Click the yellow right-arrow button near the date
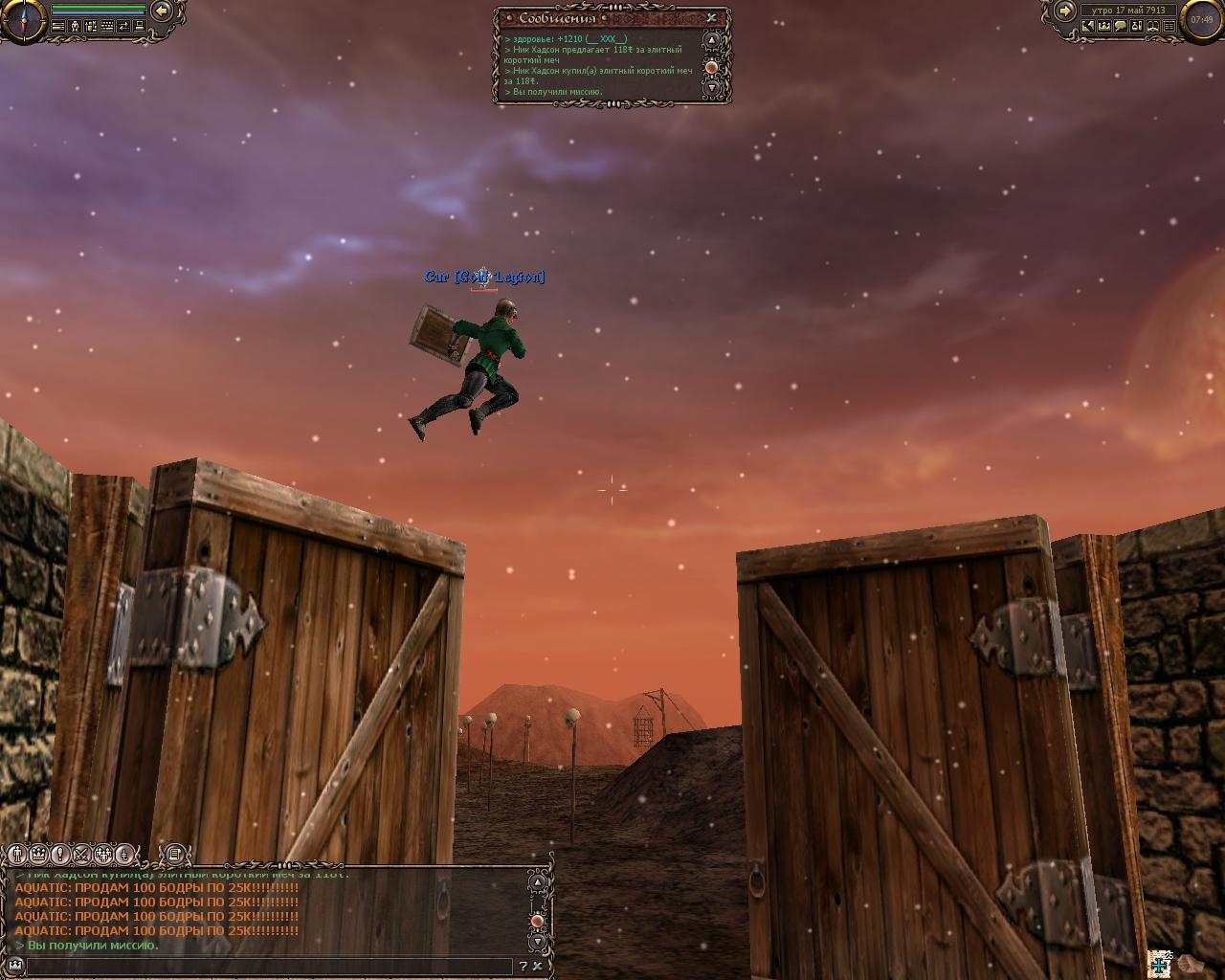Viewport: 1225px width, 980px height. pos(1064,11)
